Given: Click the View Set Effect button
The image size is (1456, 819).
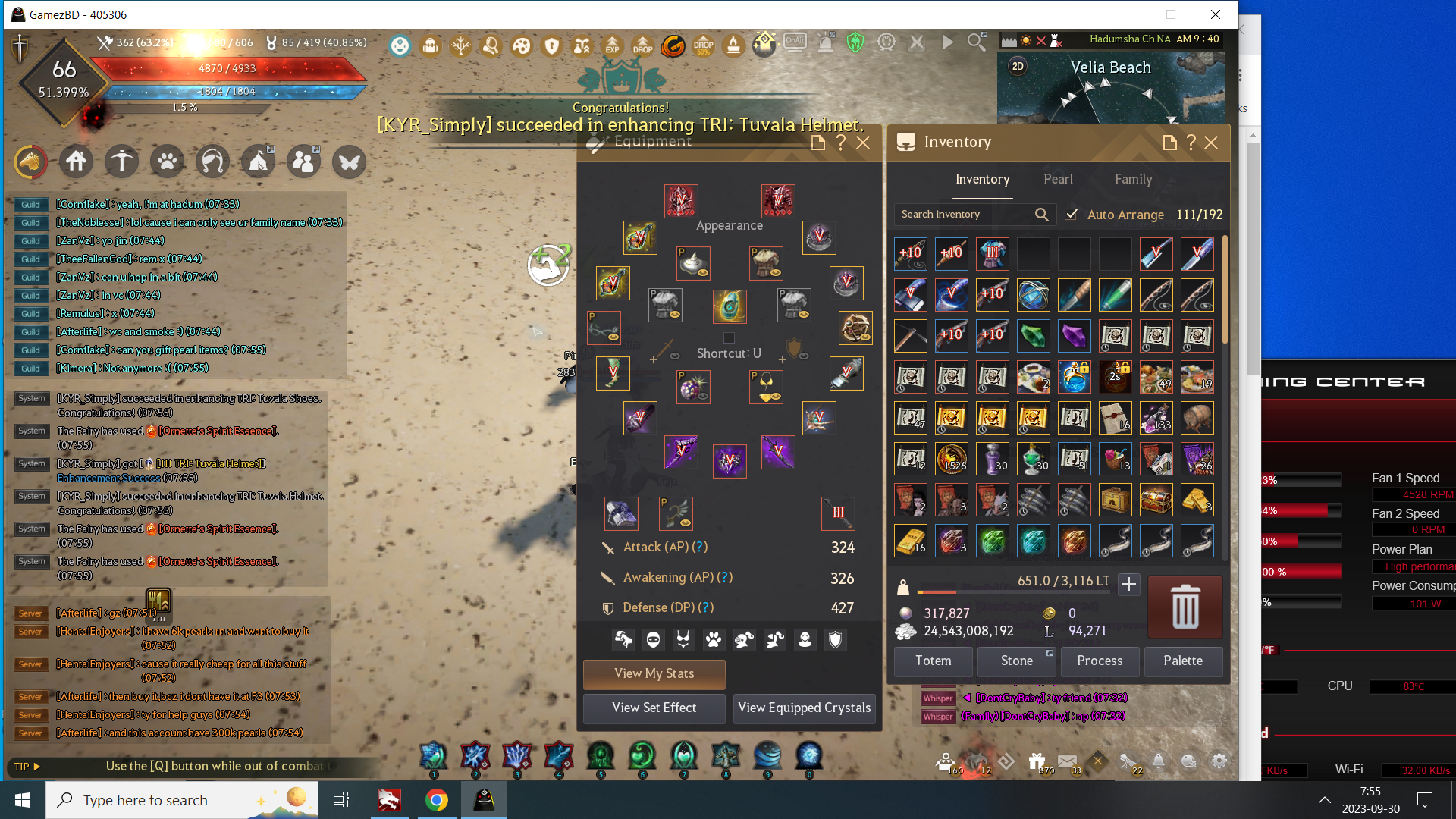Looking at the screenshot, I should (x=654, y=708).
